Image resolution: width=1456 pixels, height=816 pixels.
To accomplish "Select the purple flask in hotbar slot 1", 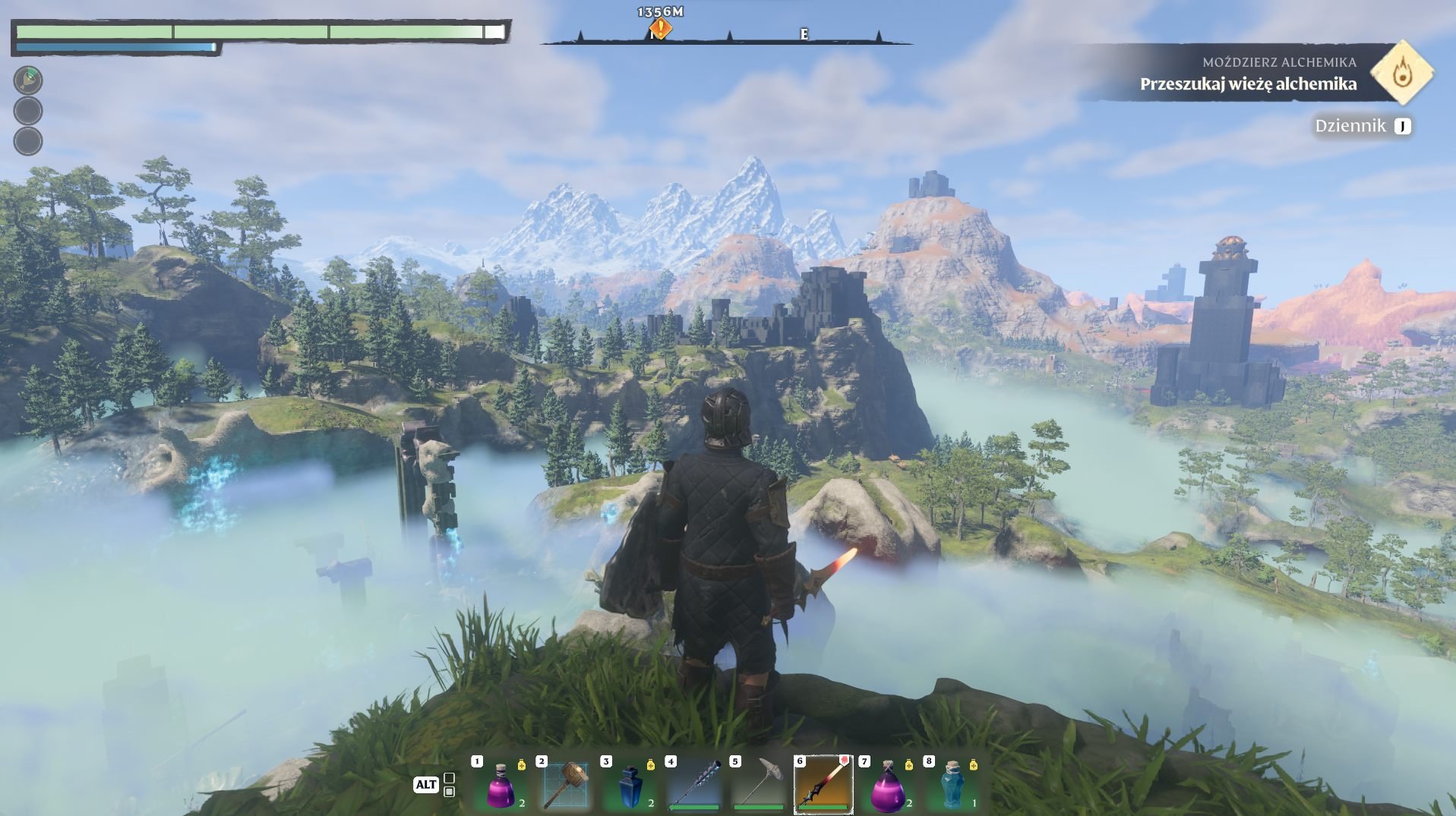I will 500,786.
